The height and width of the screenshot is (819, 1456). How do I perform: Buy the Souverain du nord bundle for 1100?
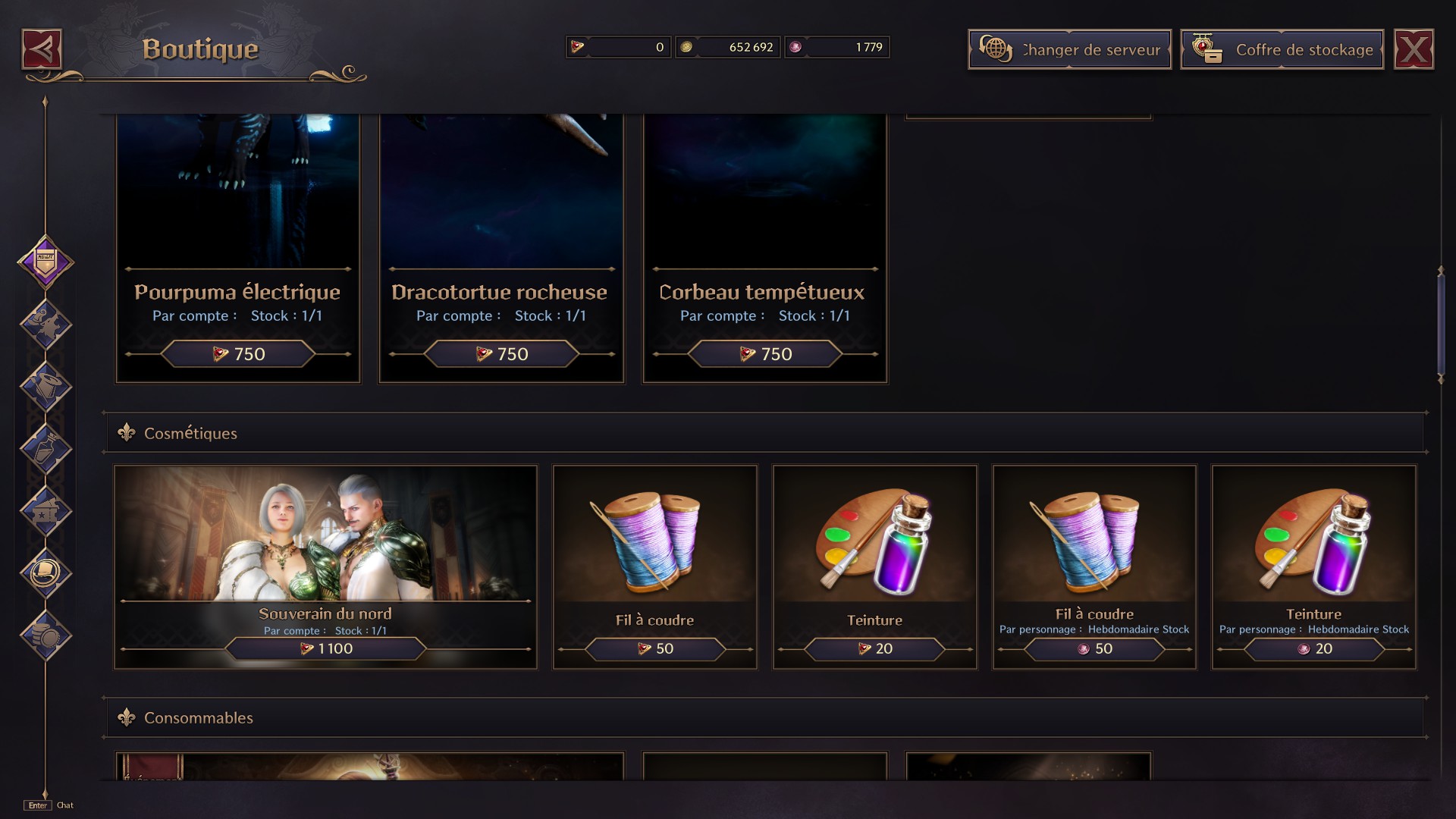coord(326,648)
